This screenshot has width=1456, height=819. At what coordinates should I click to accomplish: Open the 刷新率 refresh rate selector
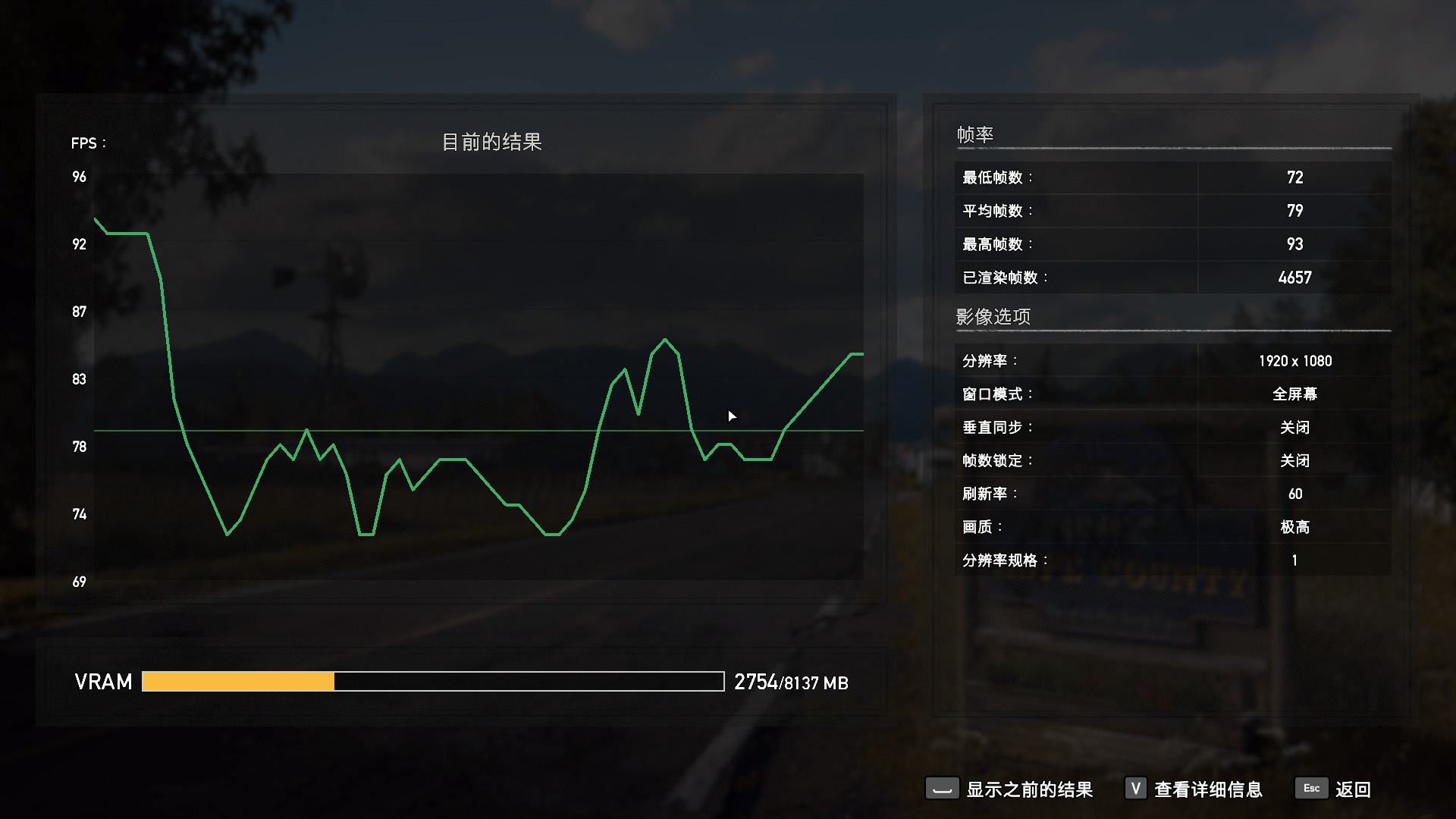pyautogui.click(x=1294, y=494)
